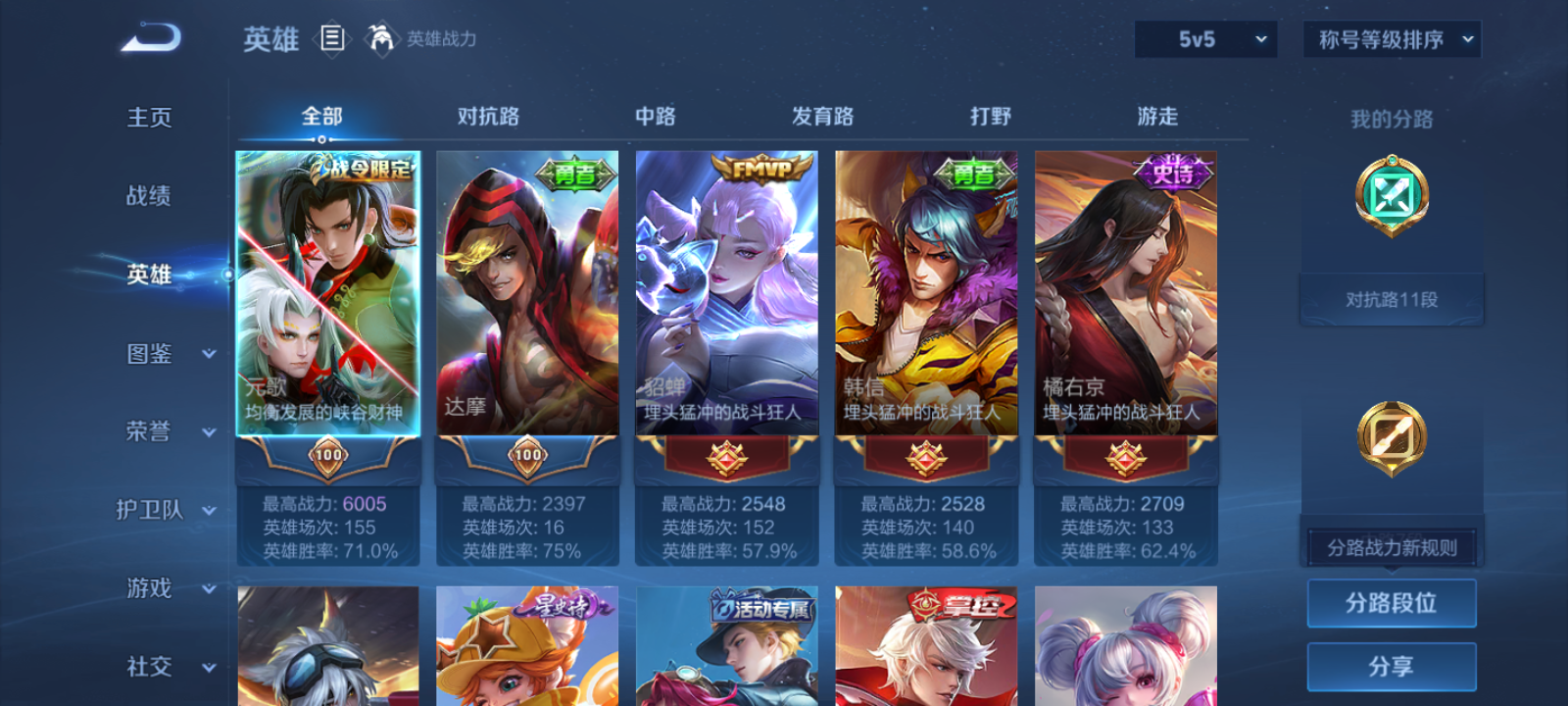1568x706 pixels.
Task: Select 橘右京's hero card thumbnail
Action: tap(1125, 294)
